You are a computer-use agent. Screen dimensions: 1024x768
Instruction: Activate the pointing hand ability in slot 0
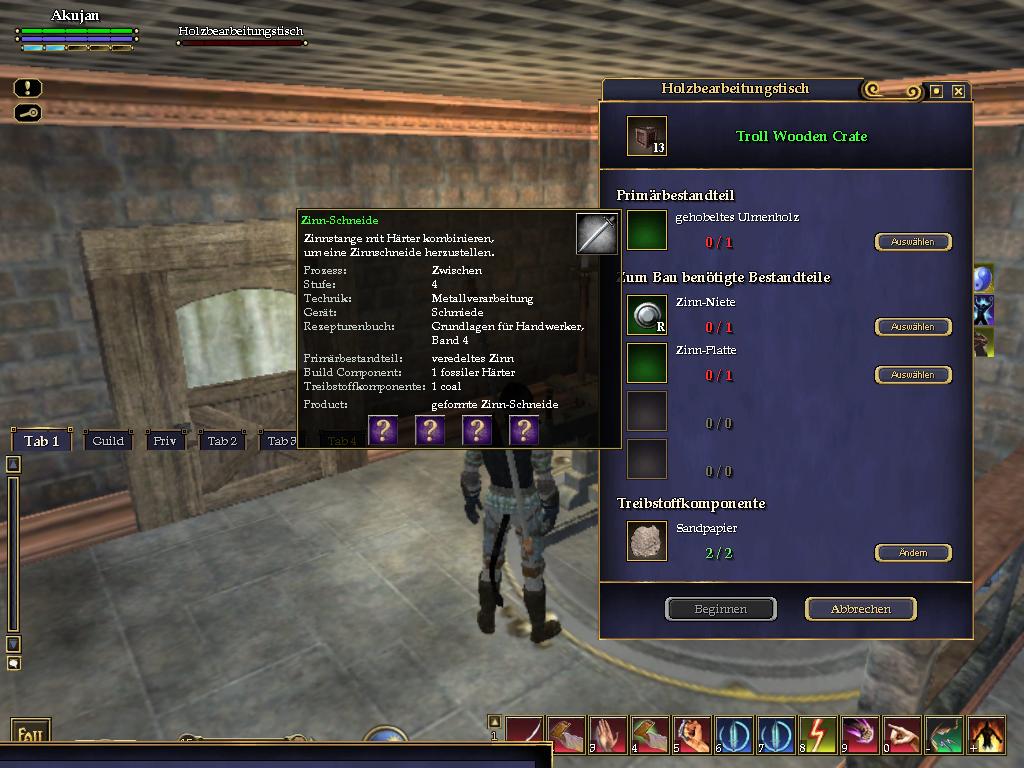click(903, 734)
